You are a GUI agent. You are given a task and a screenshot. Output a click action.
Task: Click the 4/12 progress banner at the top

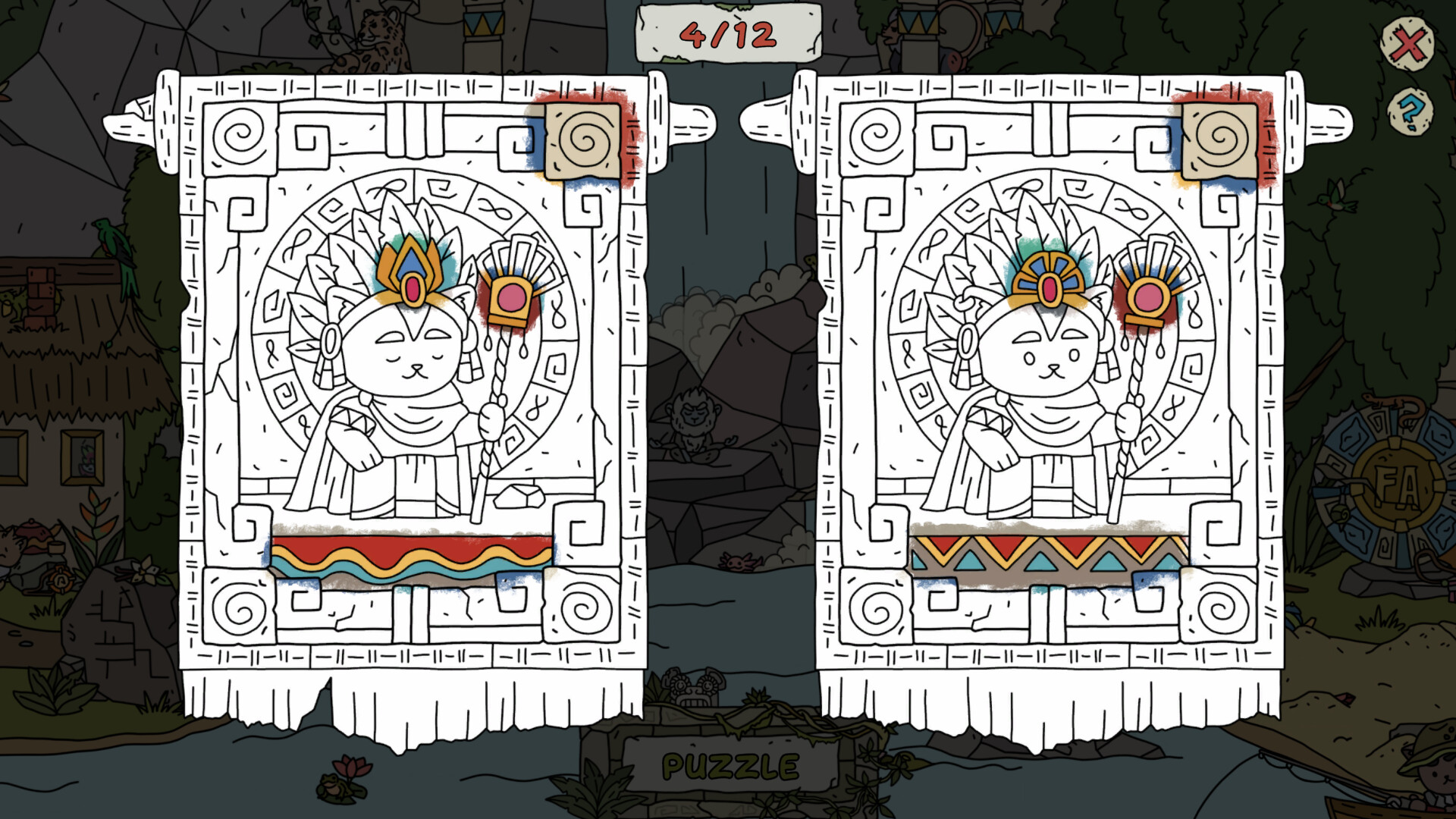coord(730,33)
